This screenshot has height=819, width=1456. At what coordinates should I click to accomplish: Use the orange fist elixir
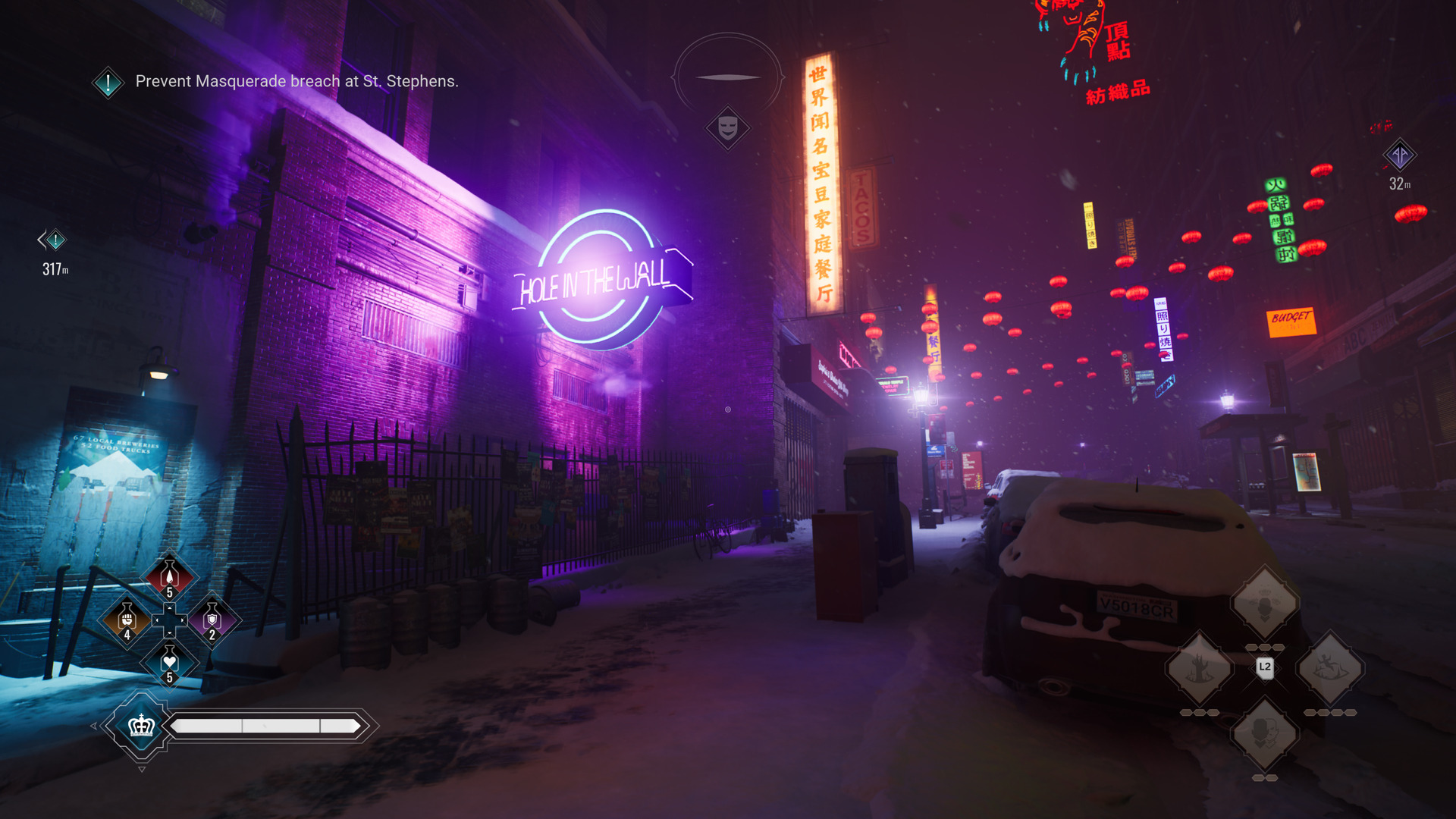click(x=127, y=620)
